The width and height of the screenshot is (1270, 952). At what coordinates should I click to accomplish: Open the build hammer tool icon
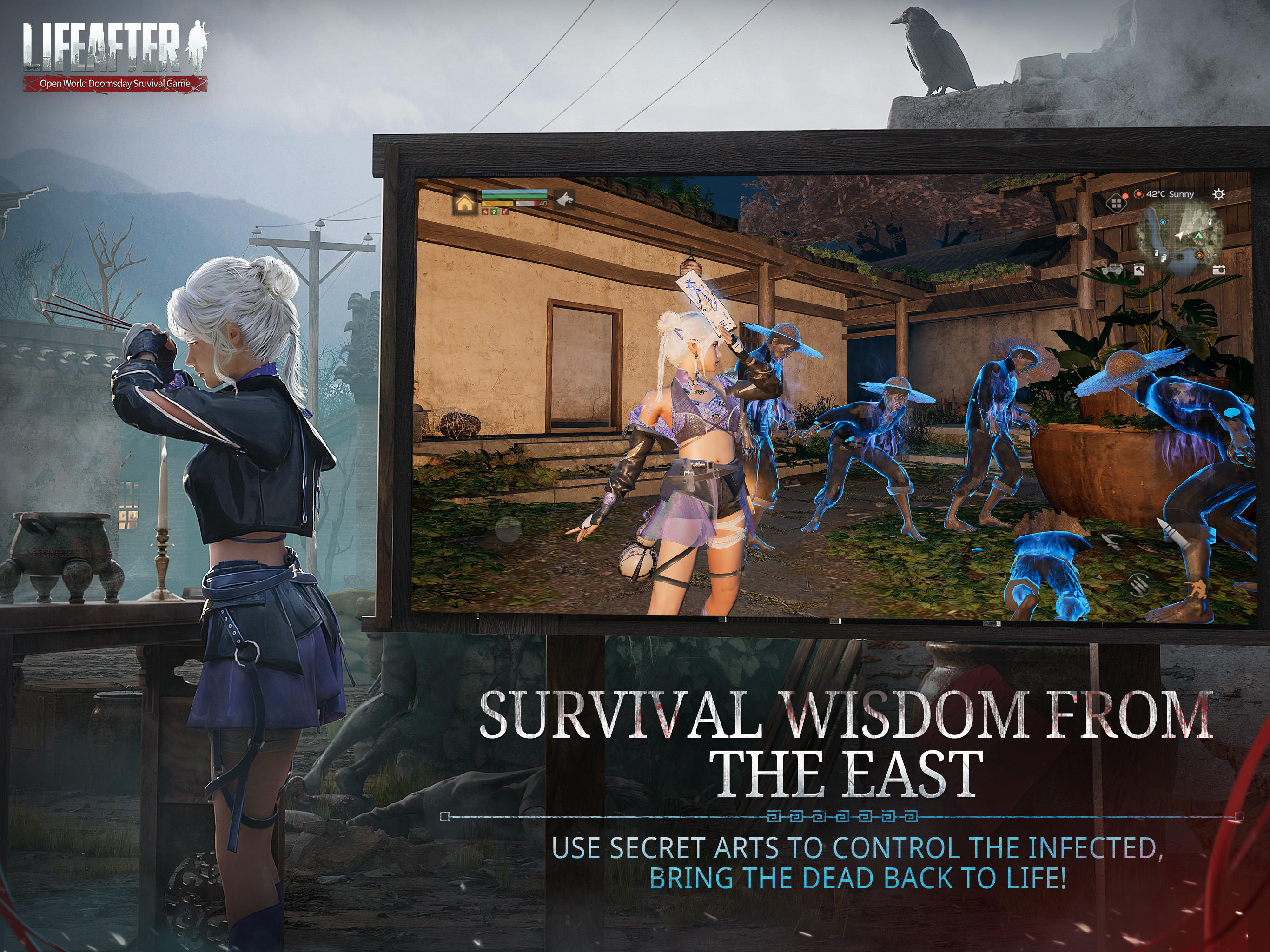pos(1139,270)
